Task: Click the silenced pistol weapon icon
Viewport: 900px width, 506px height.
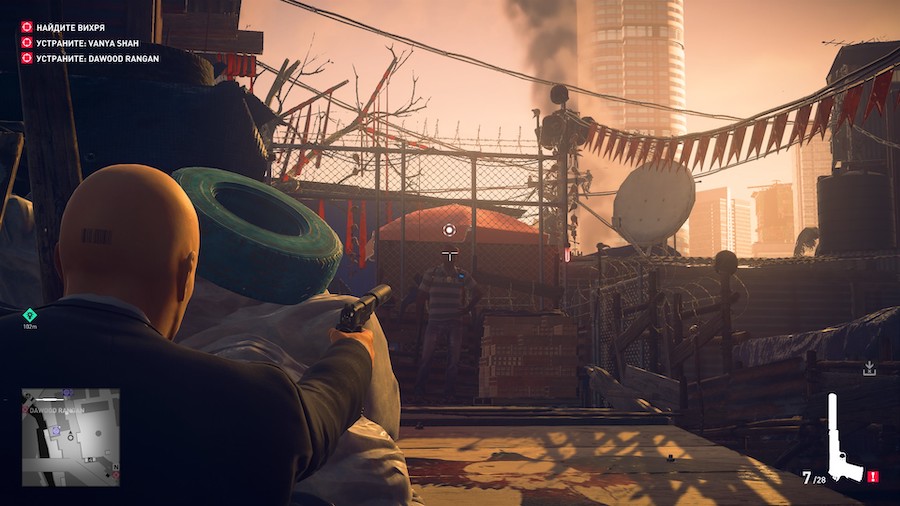Action: [844, 439]
